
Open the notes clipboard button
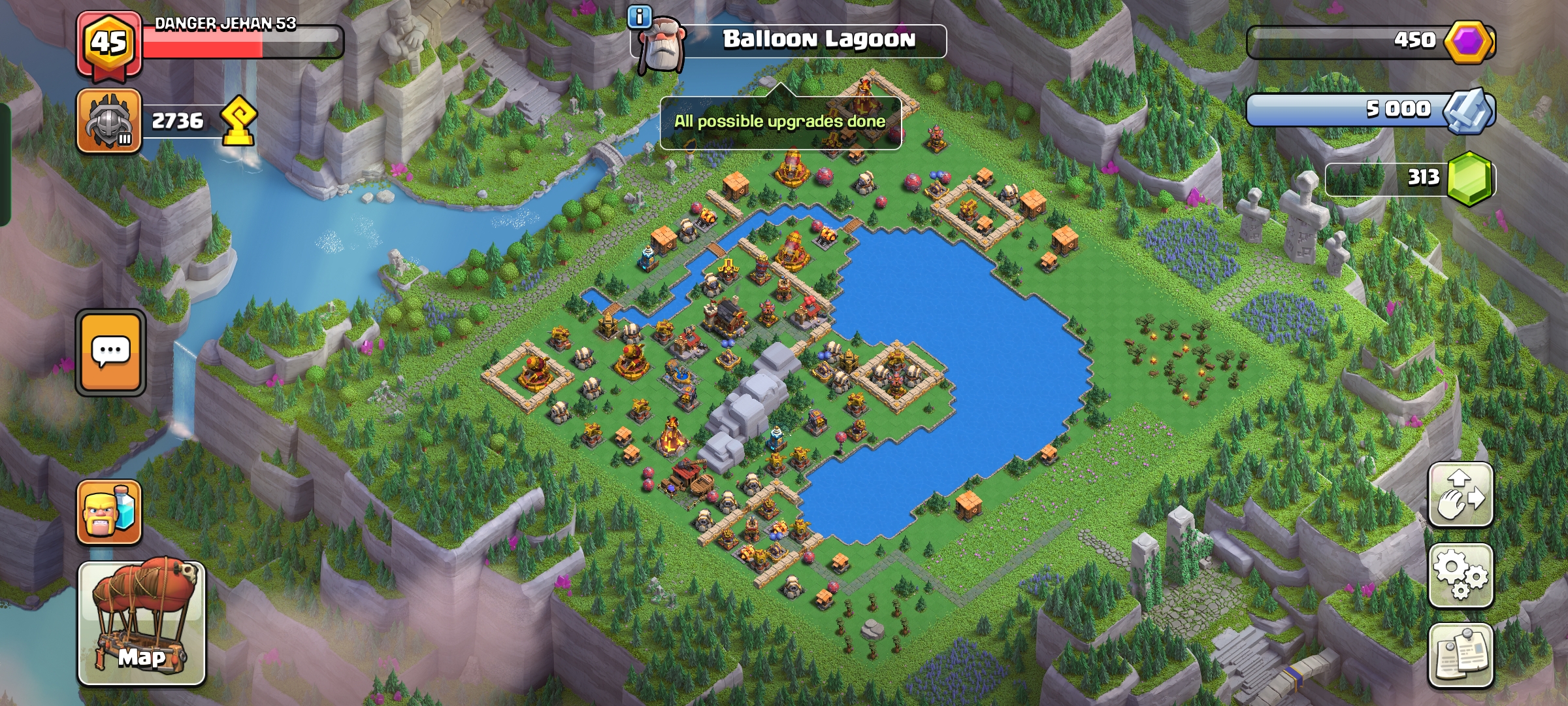coord(1461,655)
